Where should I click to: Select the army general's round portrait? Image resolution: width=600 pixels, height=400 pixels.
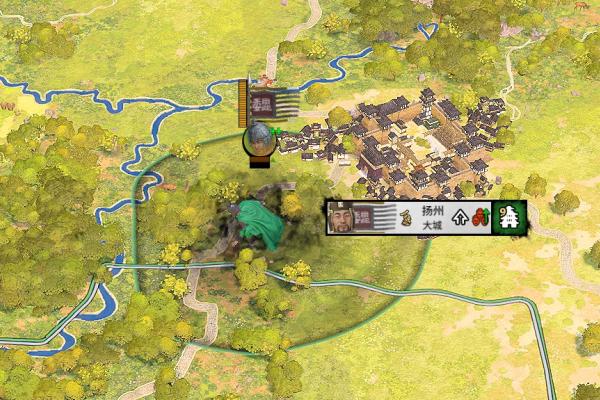(x=260, y=139)
